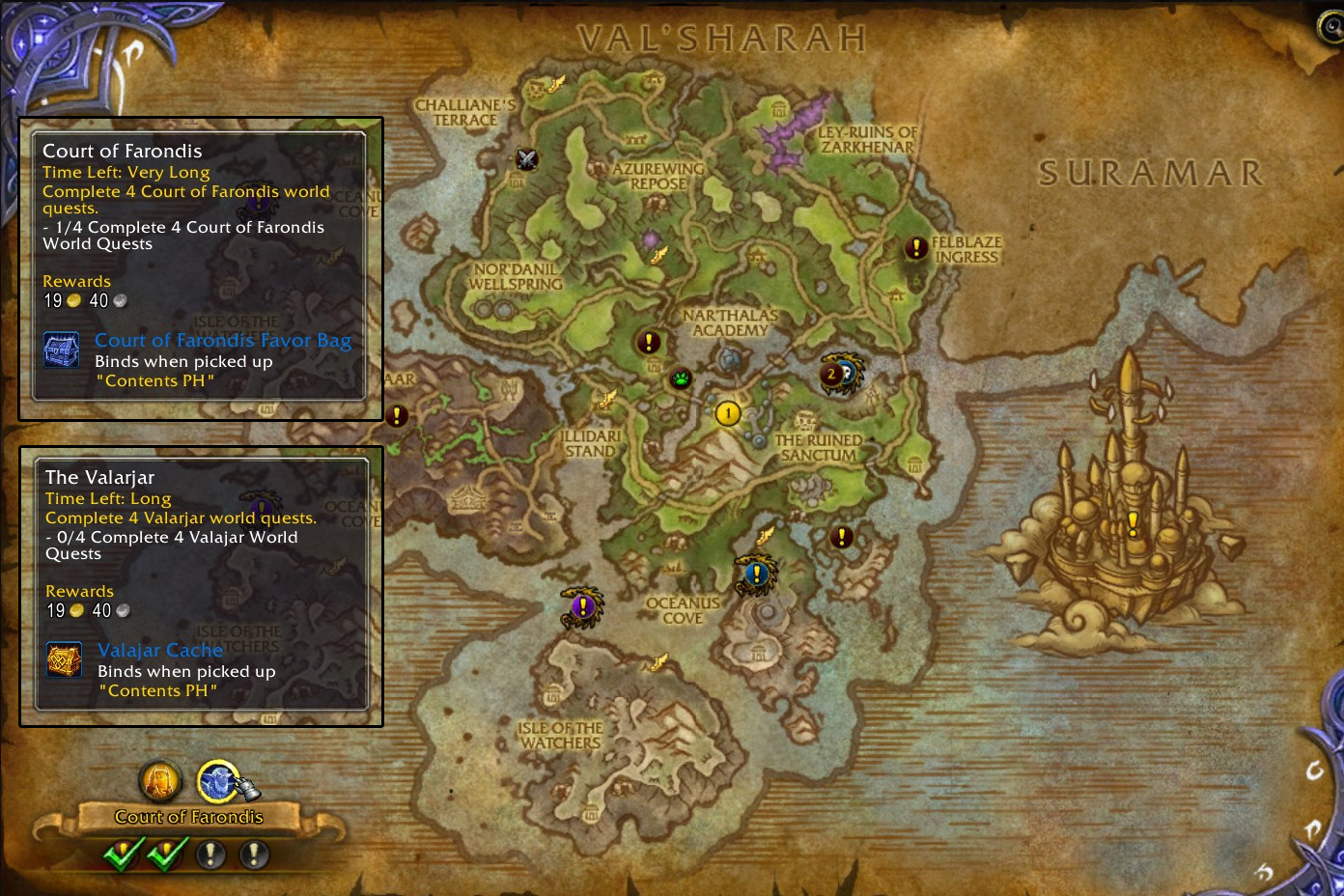The width and height of the screenshot is (1344, 896).
Task: Select the flight point wing near Challiane's Terrace
Action: (557, 85)
